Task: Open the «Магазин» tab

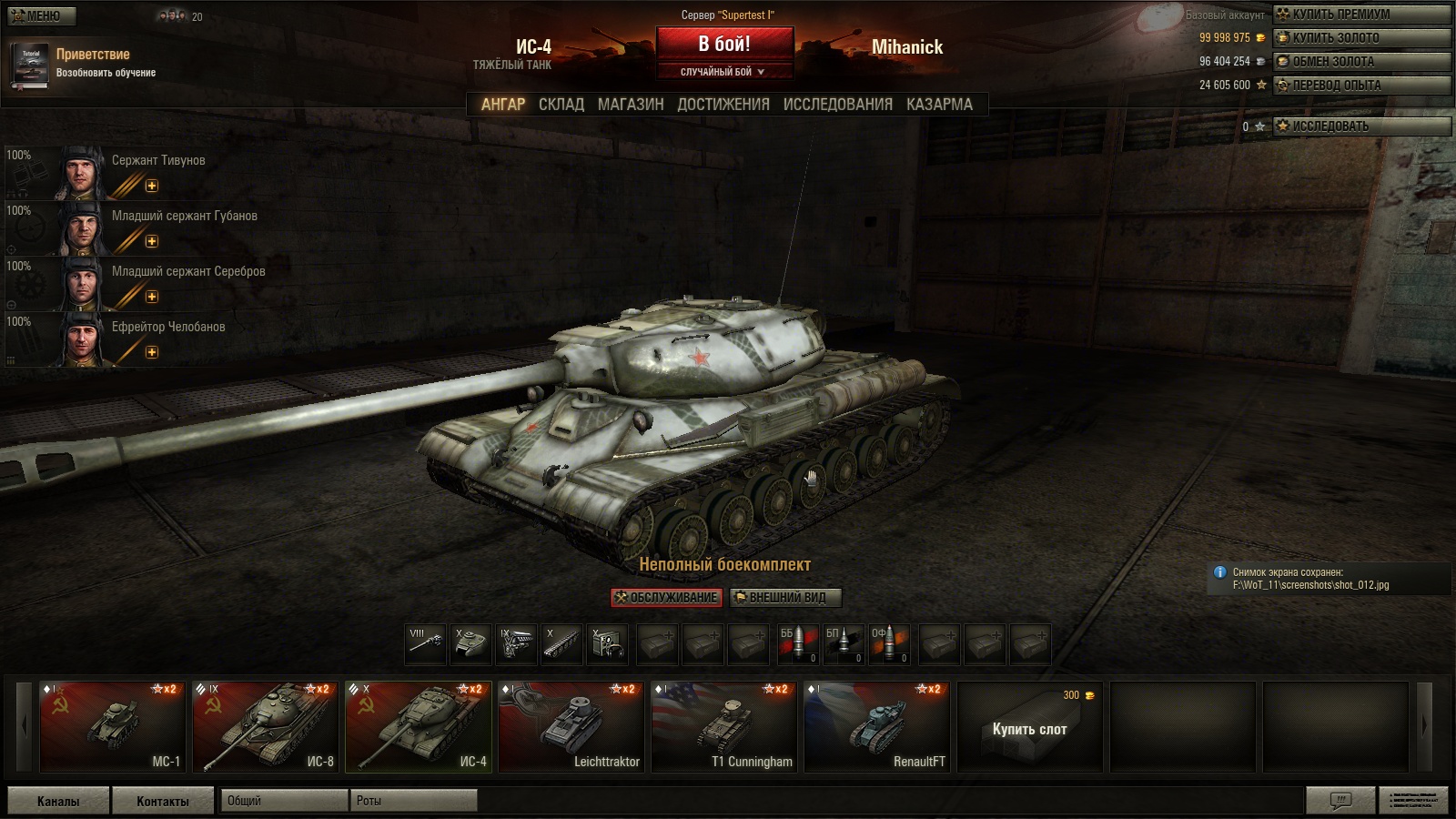Action: pyautogui.click(x=631, y=105)
